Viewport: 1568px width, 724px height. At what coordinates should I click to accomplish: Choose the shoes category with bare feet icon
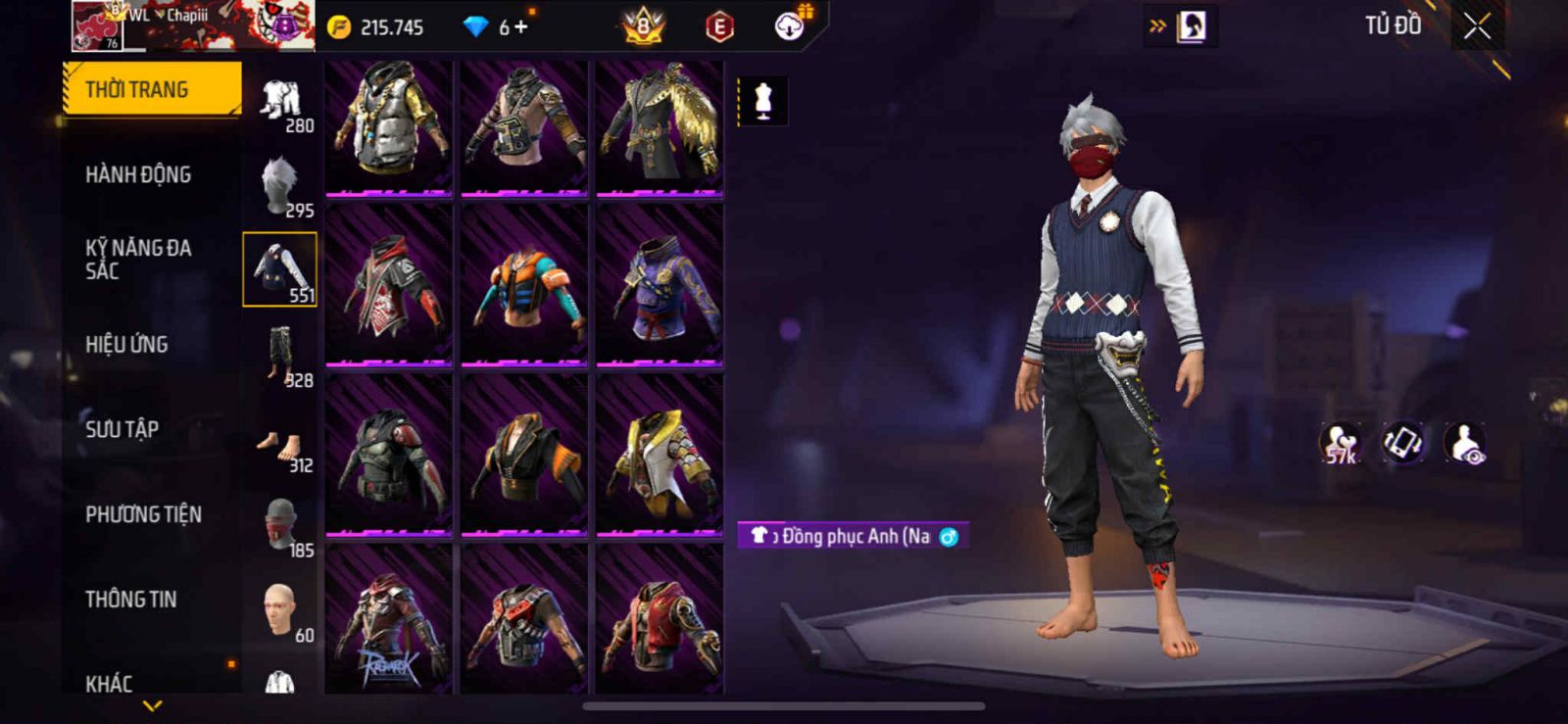280,446
